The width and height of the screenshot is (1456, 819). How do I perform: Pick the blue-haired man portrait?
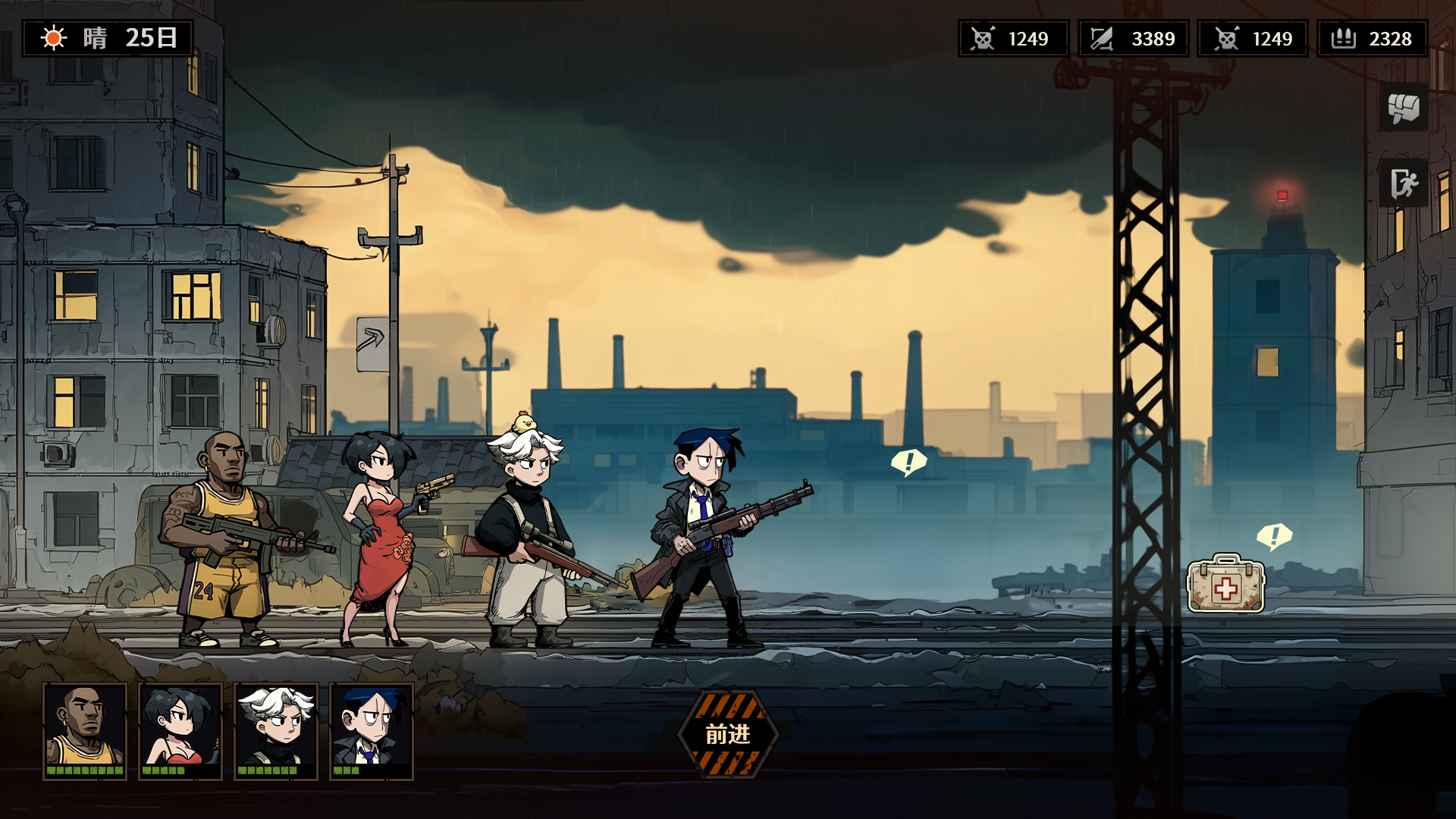372,730
